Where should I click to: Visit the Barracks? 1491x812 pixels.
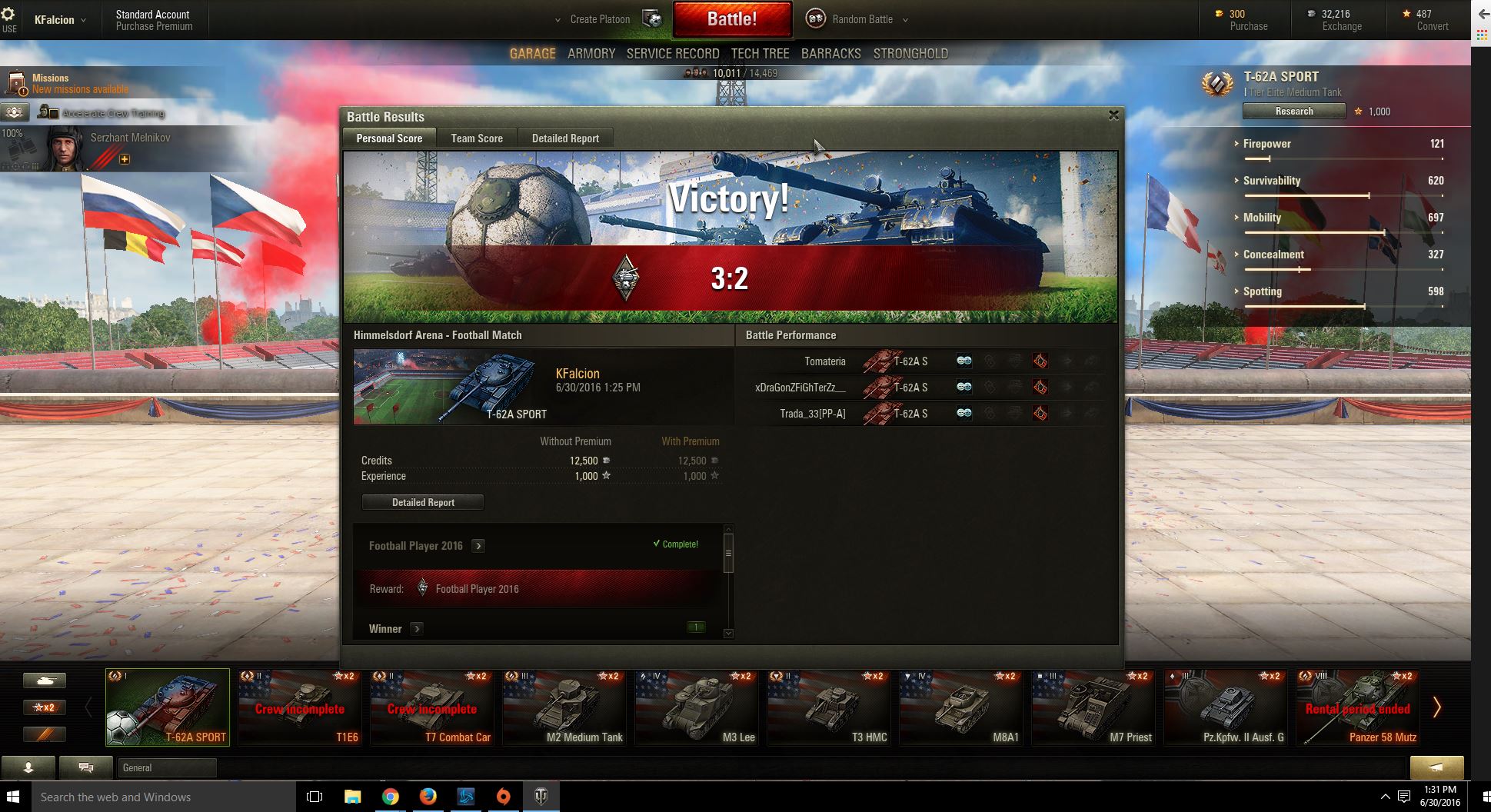[x=830, y=54]
